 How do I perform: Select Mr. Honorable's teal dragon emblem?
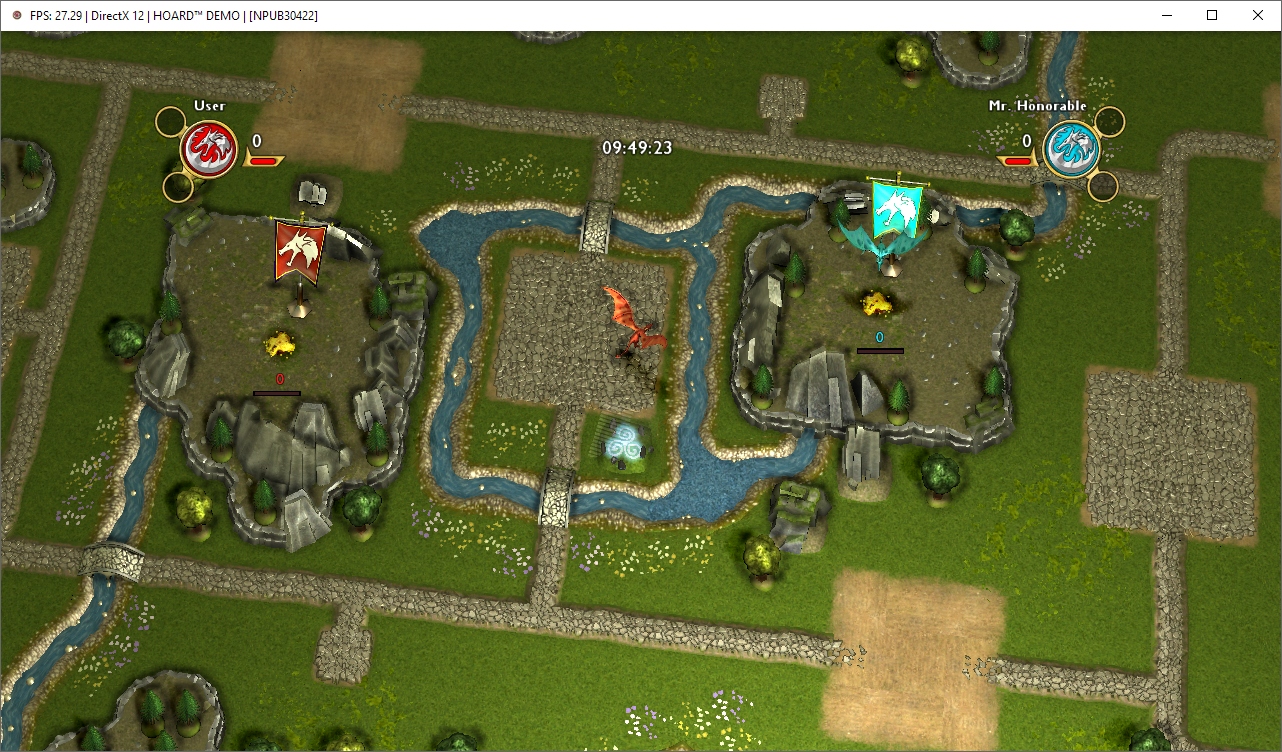tap(1071, 150)
